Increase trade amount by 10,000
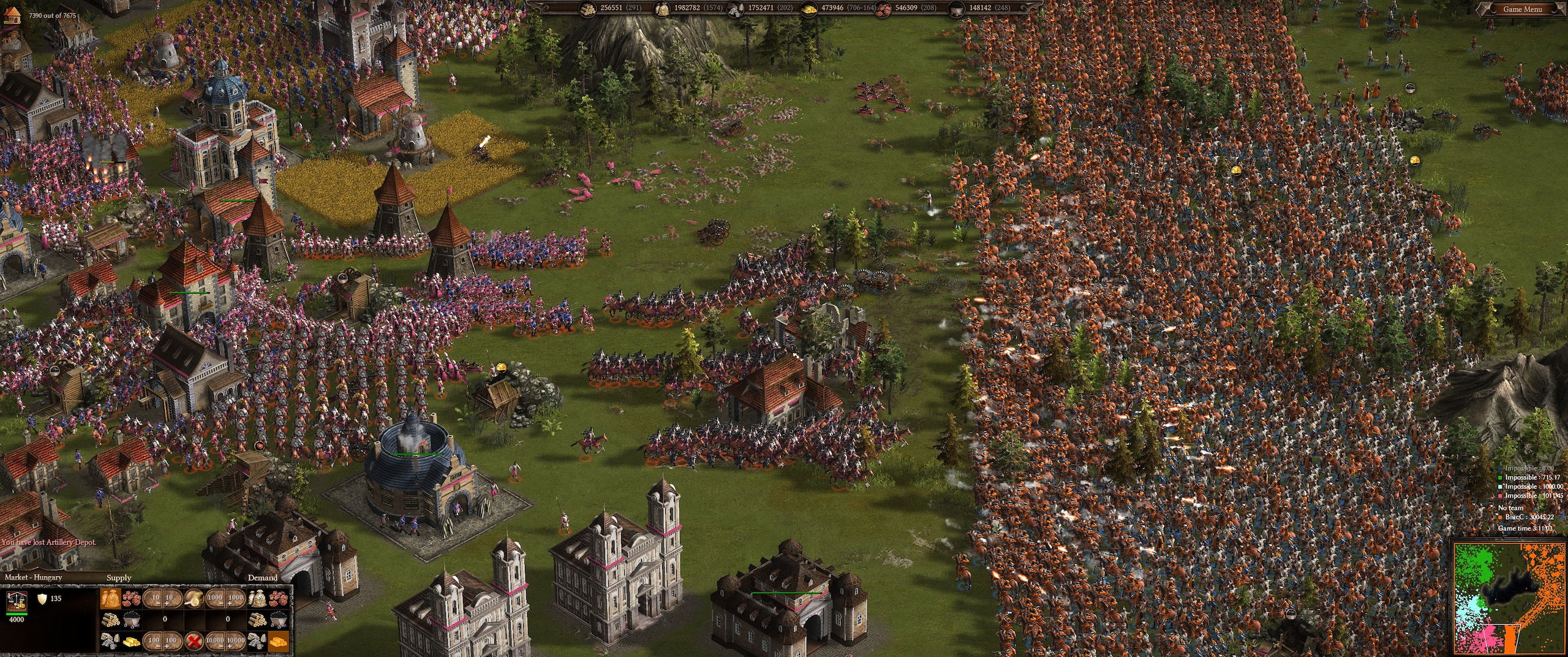The width and height of the screenshot is (1568, 657). point(236,640)
